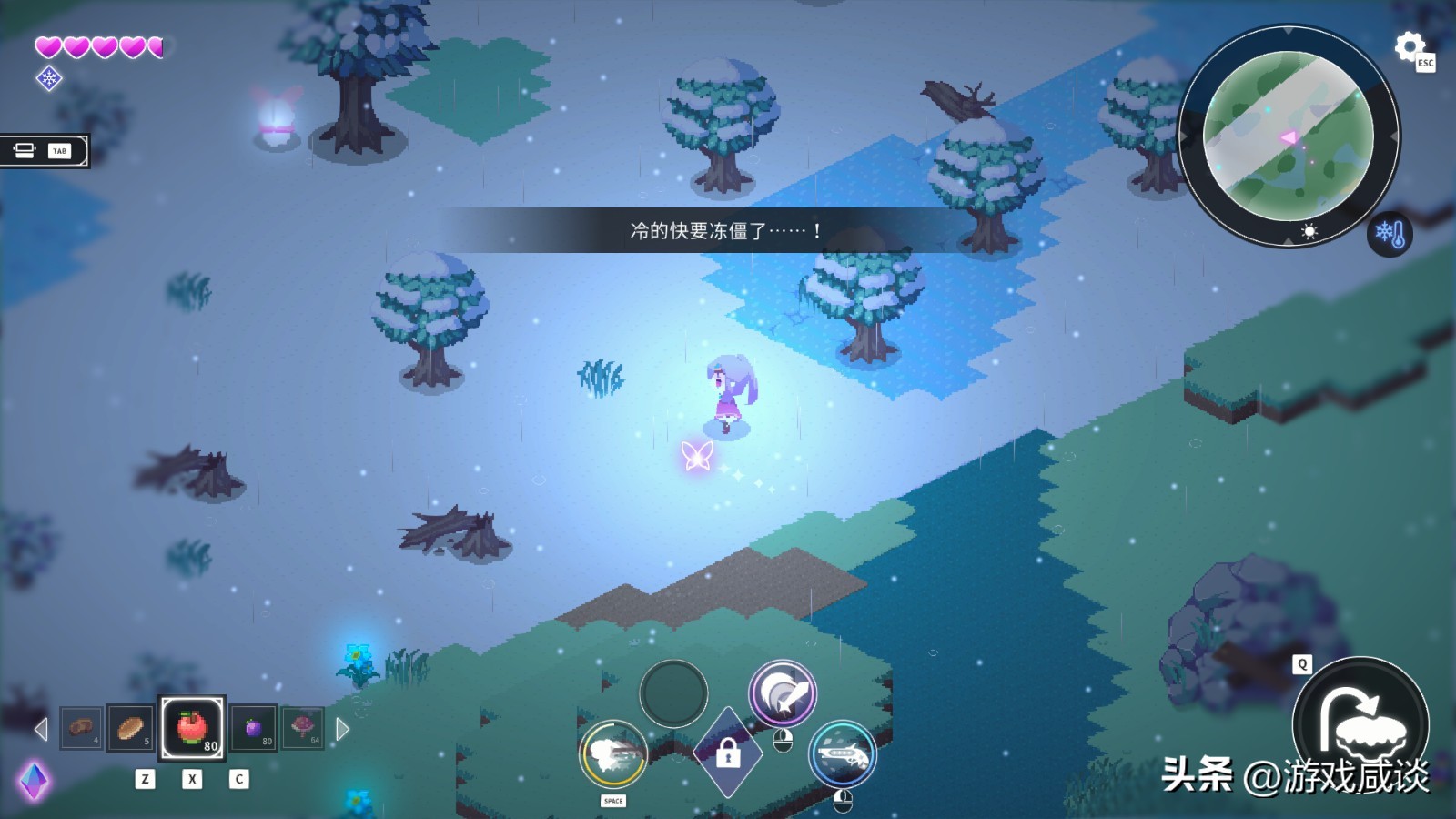The width and height of the screenshot is (1456, 819).
Task: Select the purple berry hotbar slot
Action: click(254, 728)
